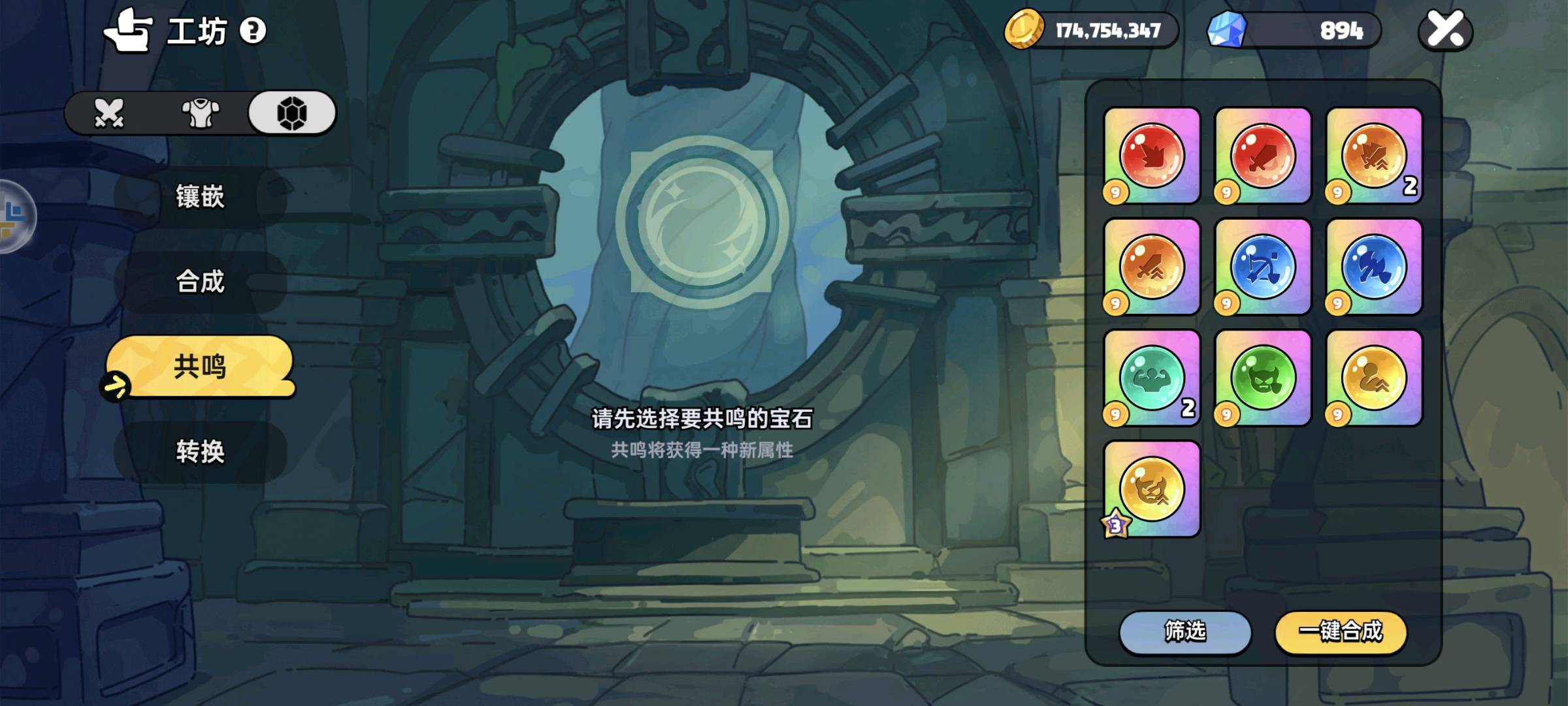The width and height of the screenshot is (1568, 706).
Task: Switch to the crossed swords weapon tab
Action: (108, 113)
